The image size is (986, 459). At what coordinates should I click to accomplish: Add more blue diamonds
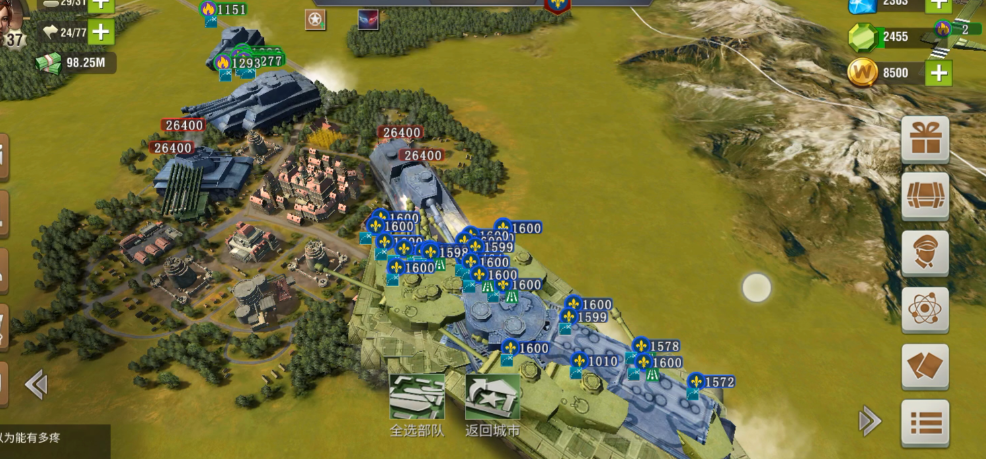[938, 4]
